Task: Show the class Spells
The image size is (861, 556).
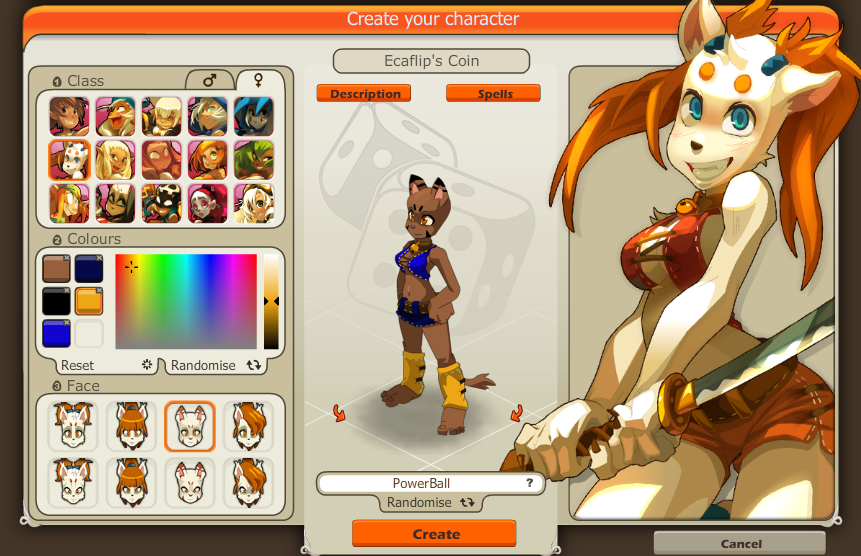Action: click(x=493, y=94)
